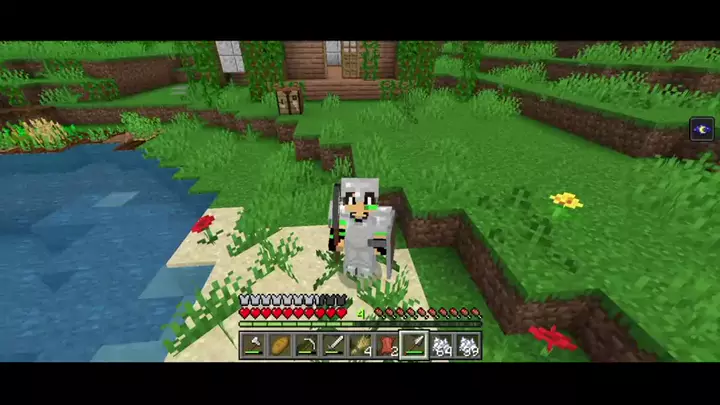
Task: Click the highlighted hotbar slot with the spear
Action: pos(414,346)
